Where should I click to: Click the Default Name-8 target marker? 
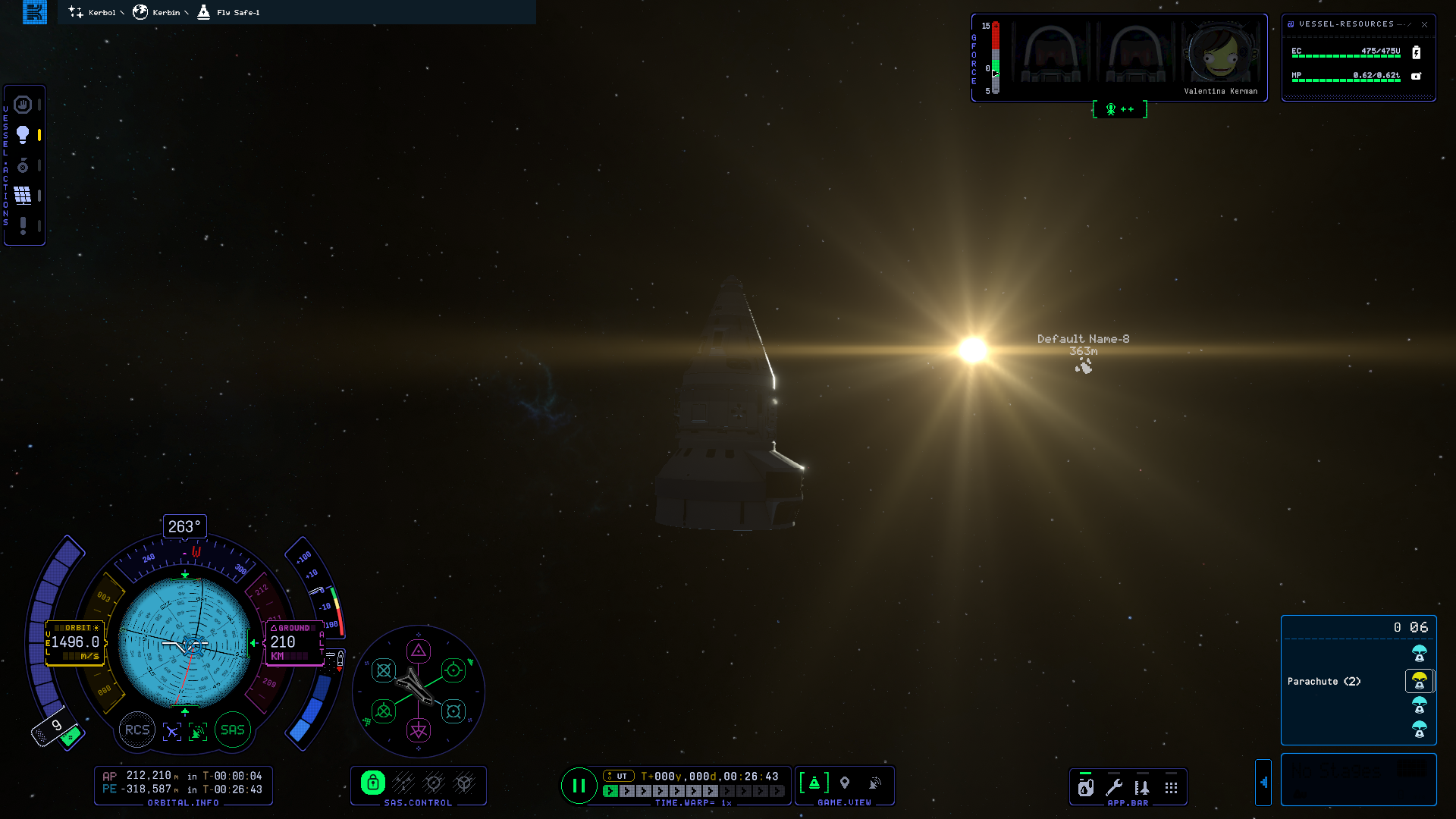pyautogui.click(x=1084, y=367)
